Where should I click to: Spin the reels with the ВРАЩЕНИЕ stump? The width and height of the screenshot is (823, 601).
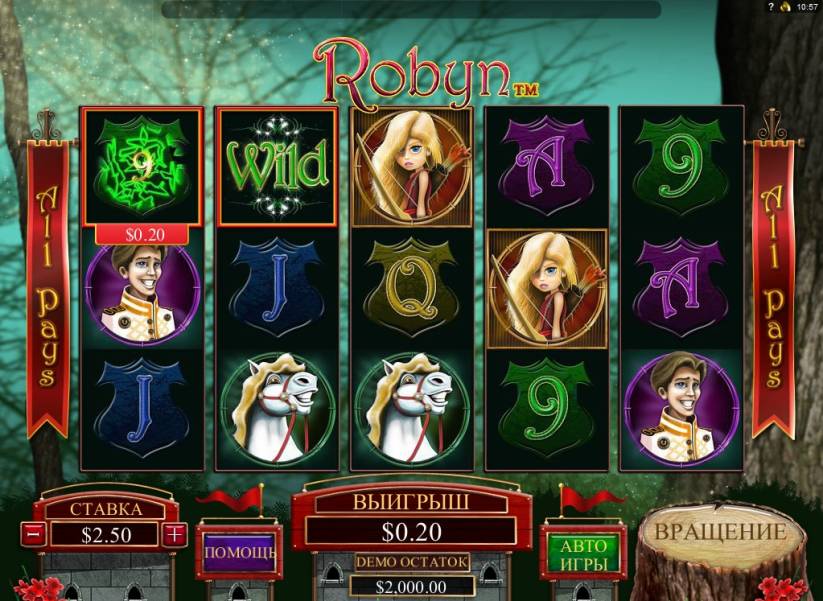[x=720, y=532]
